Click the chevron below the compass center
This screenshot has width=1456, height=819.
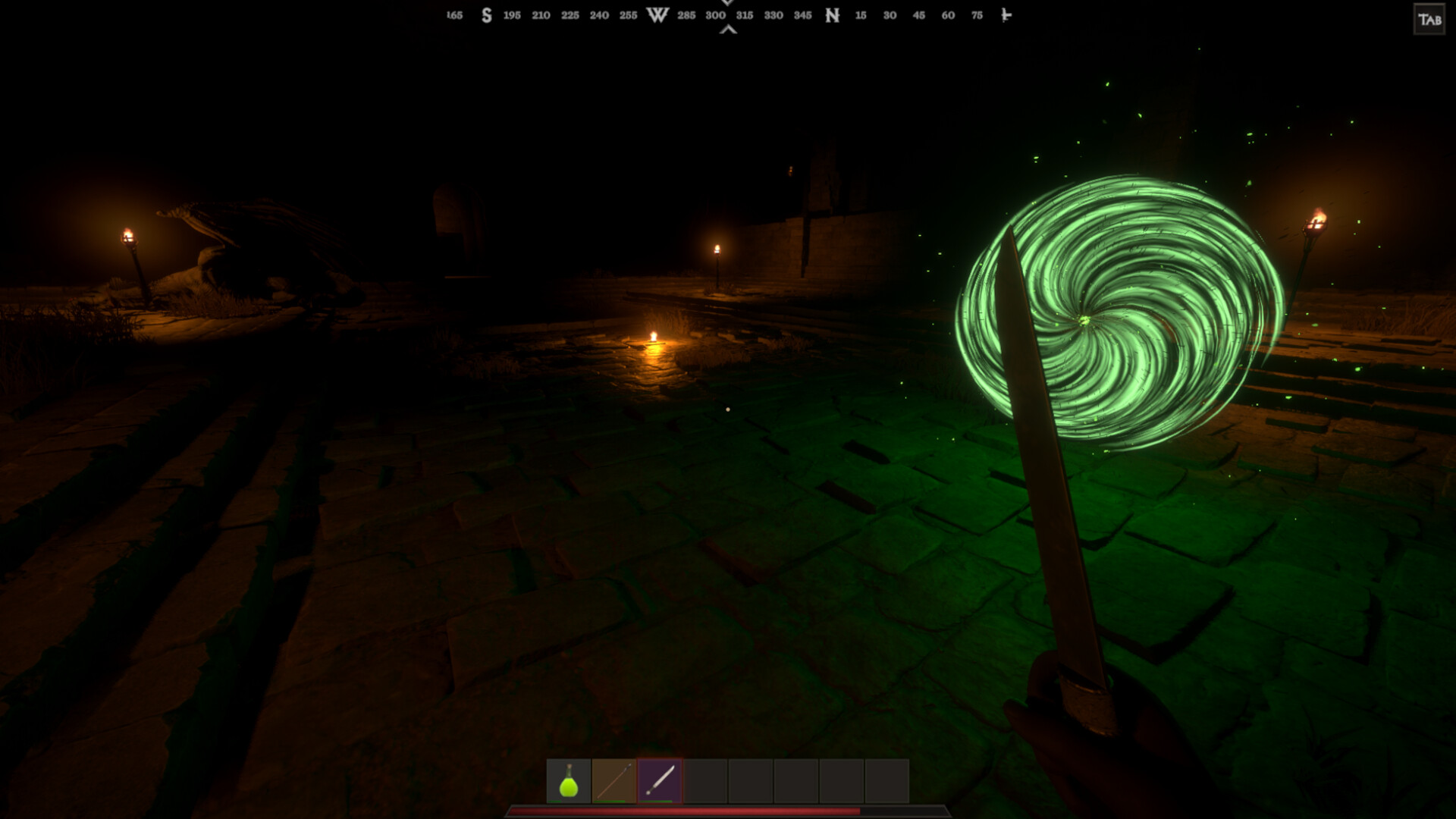(726, 29)
